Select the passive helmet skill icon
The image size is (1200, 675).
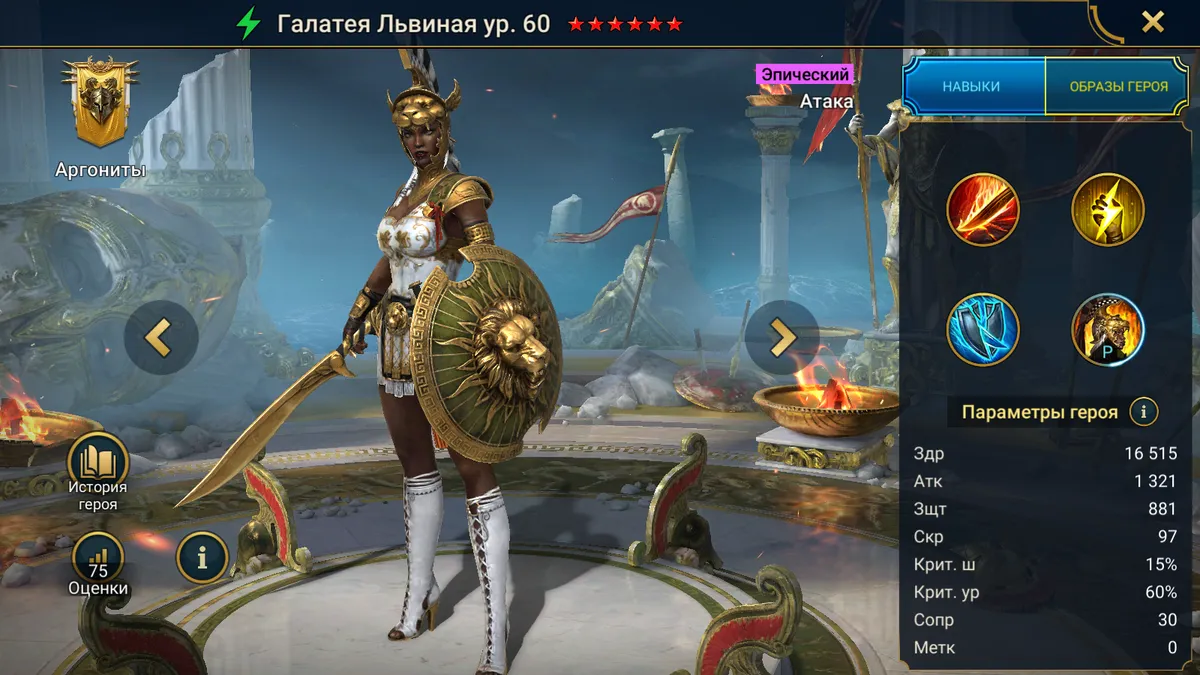tap(1107, 330)
